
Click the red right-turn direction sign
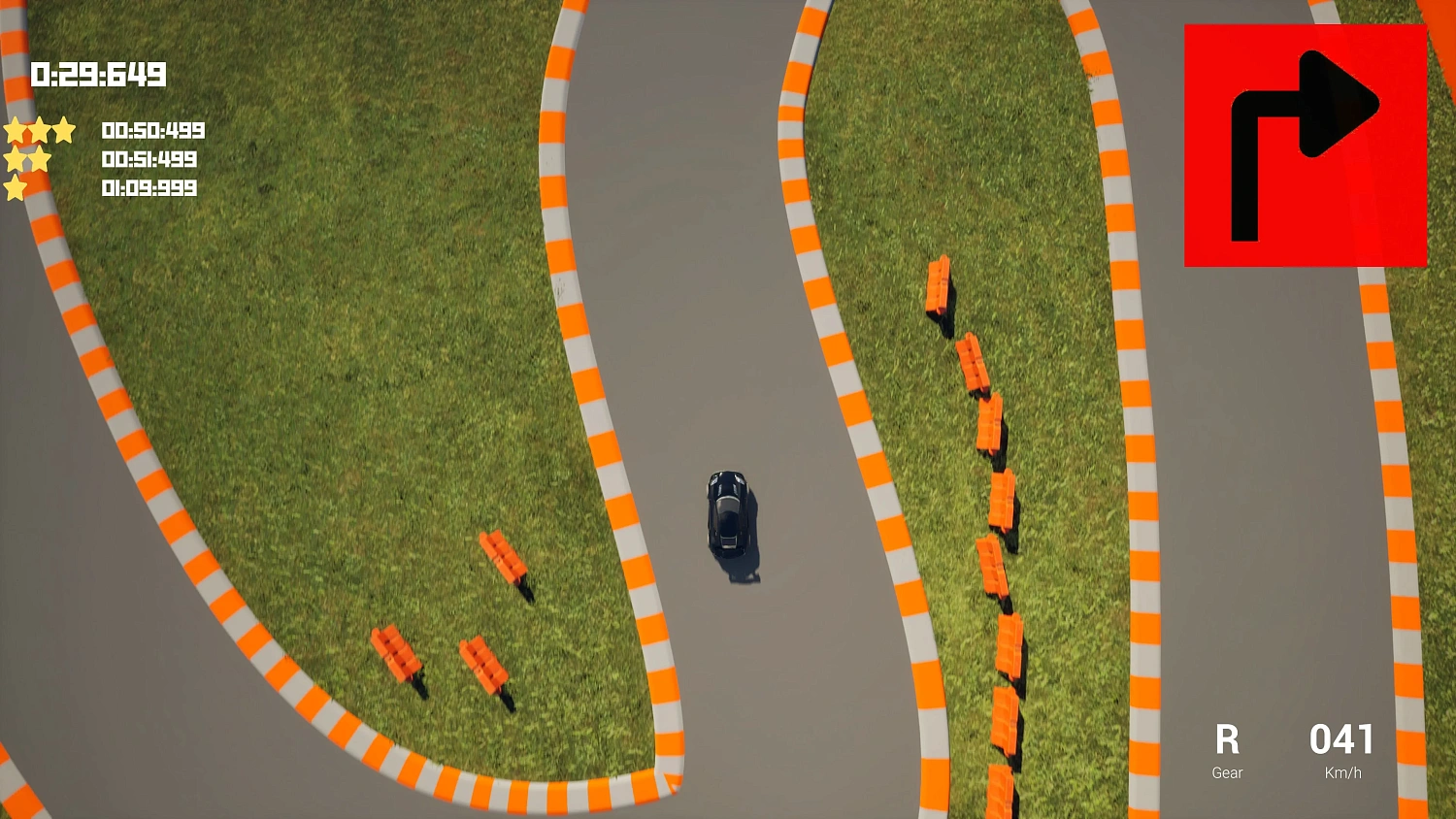[1306, 144]
